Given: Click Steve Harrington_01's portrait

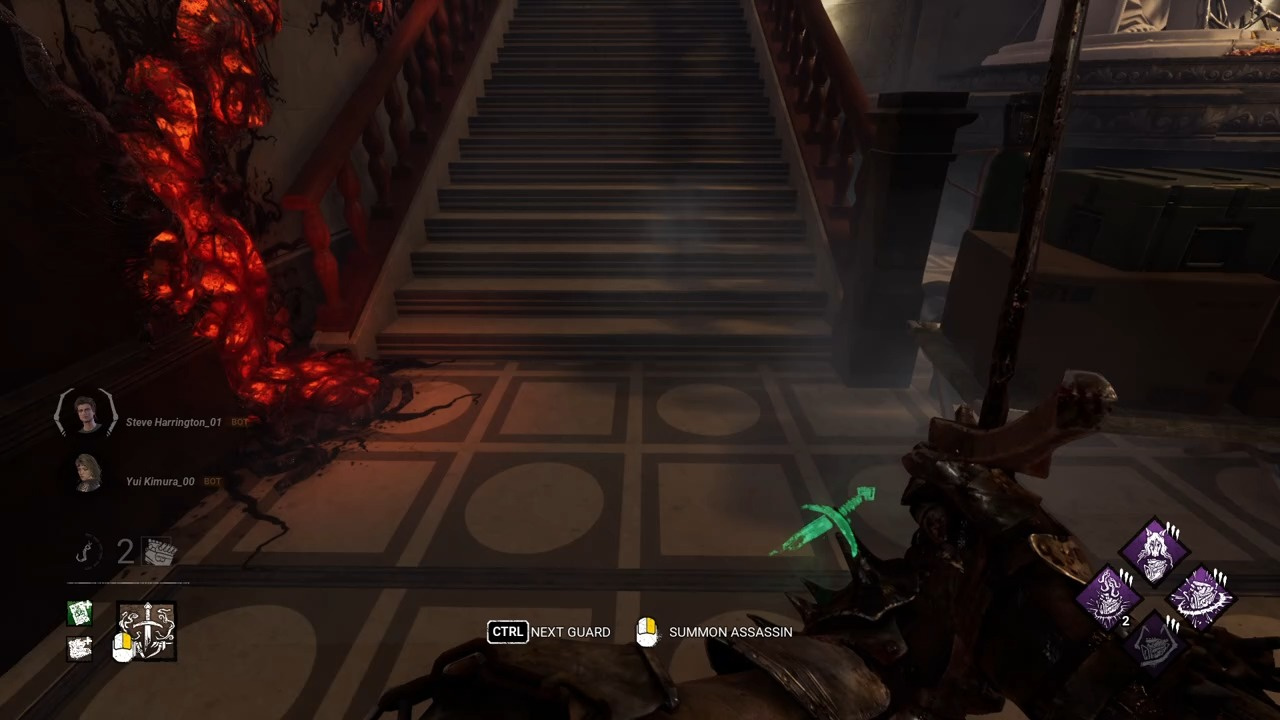Looking at the screenshot, I should pyautogui.click(x=85, y=414).
